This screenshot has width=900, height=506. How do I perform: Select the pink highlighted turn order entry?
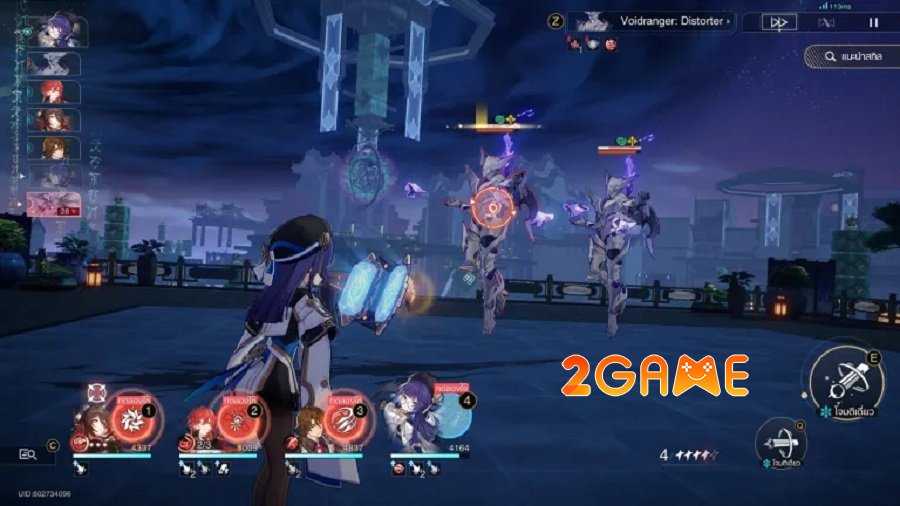click(x=52, y=206)
